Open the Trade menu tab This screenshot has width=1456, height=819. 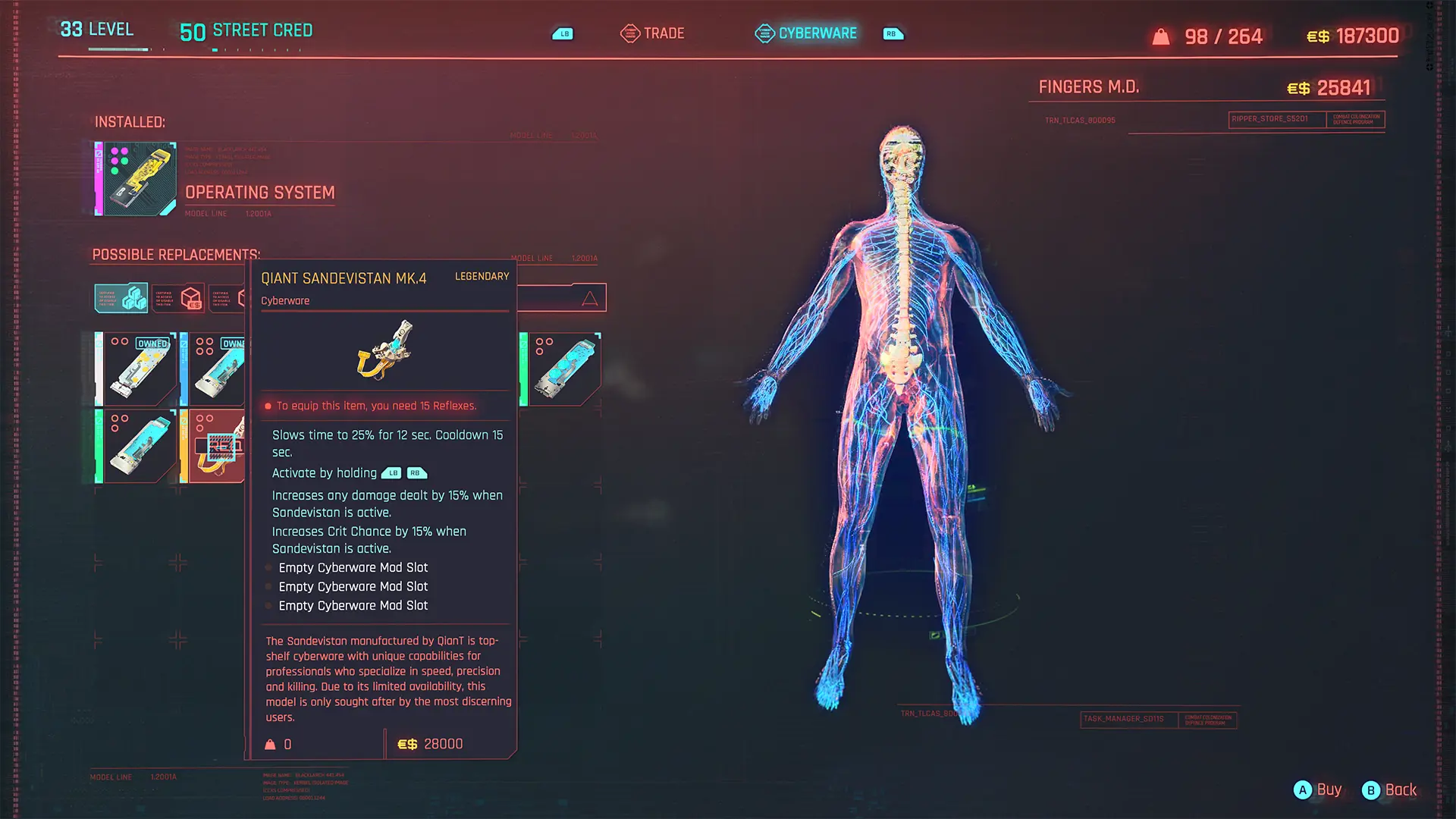(x=663, y=33)
